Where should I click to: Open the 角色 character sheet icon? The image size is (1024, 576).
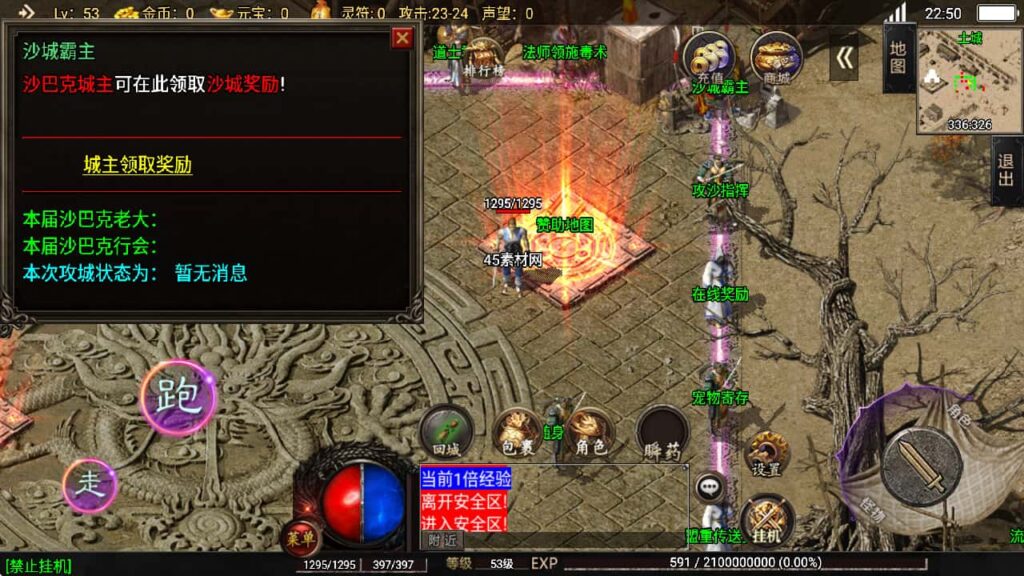pos(591,431)
